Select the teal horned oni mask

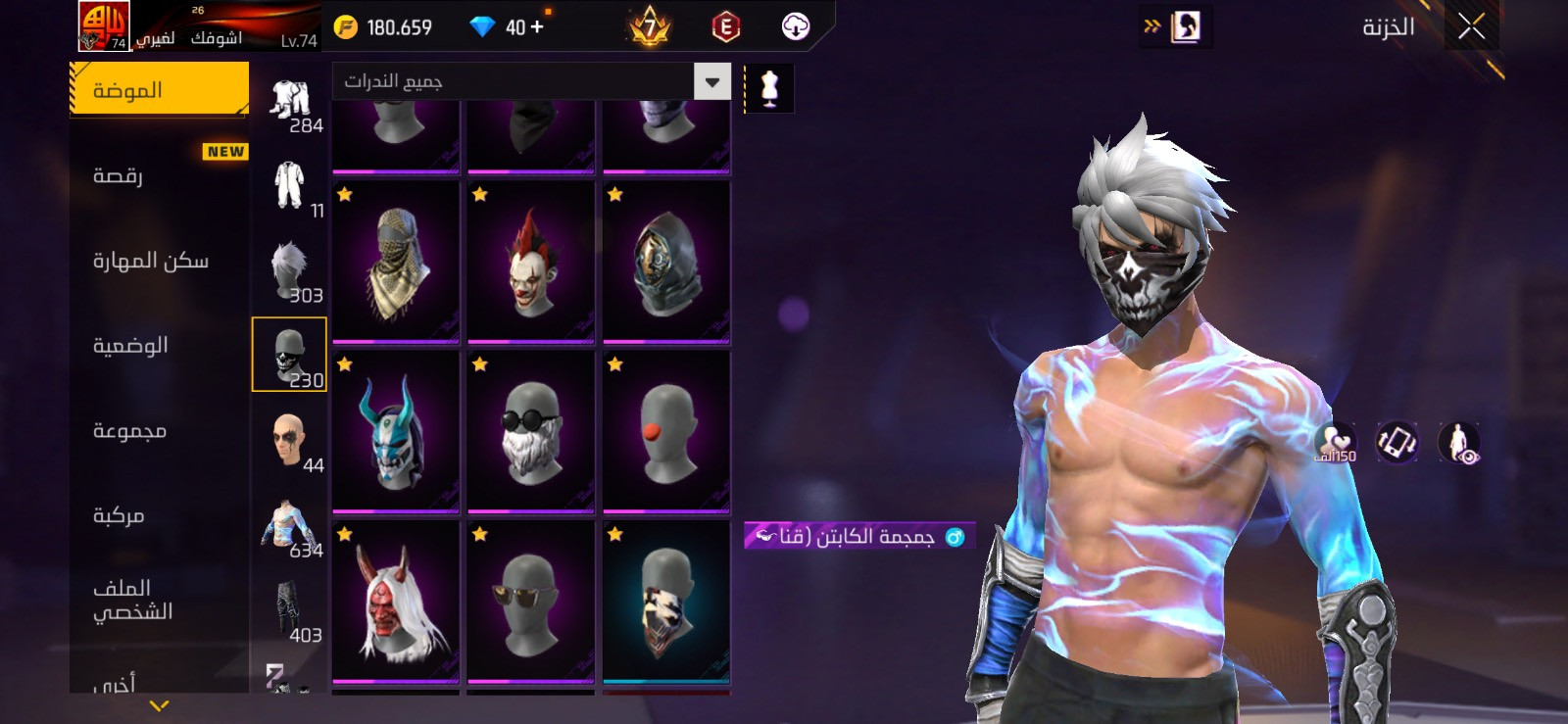click(x=396, y=431)
